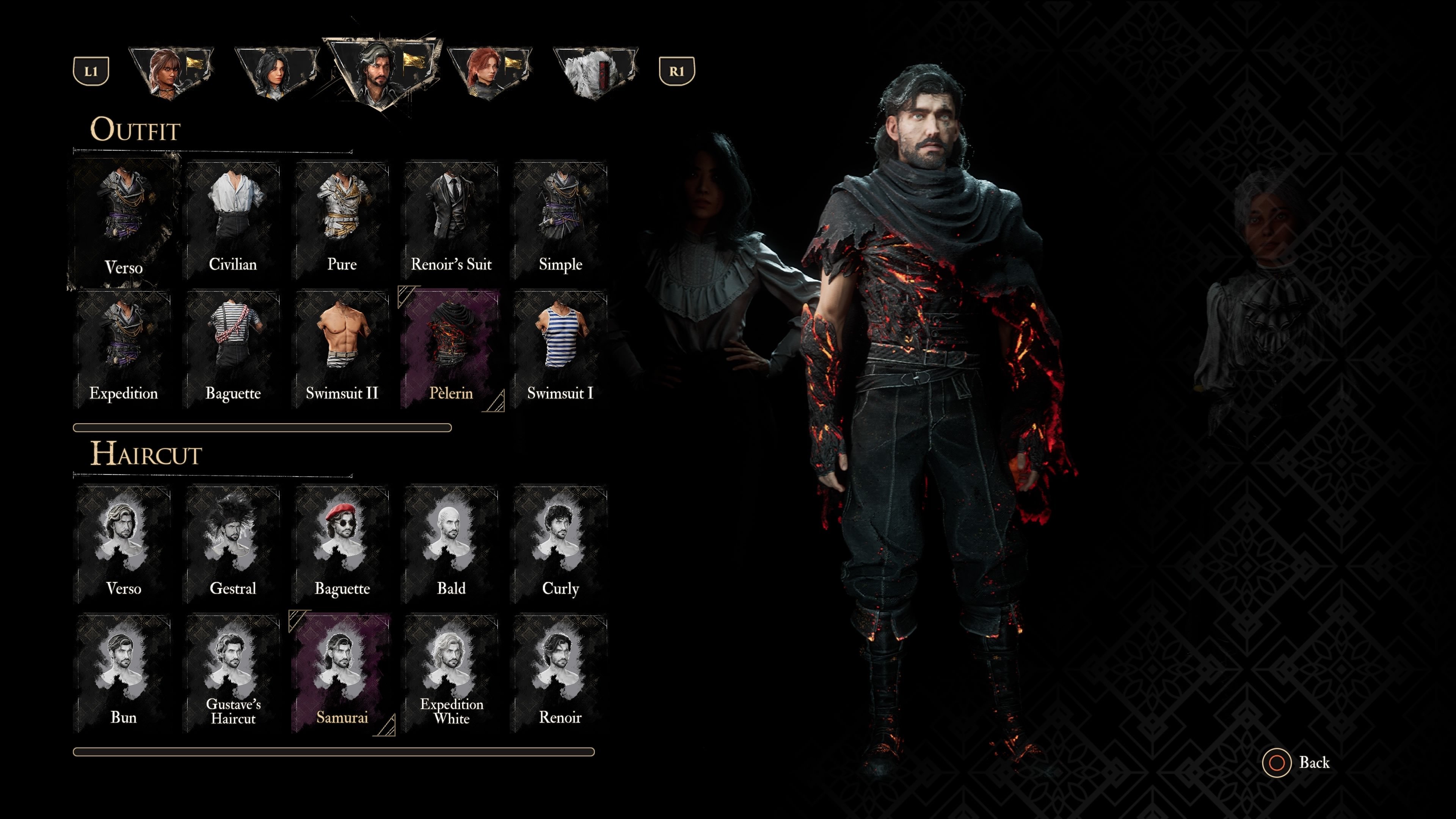Choose the Expedition outfit
The image size is (1456, 819).
click(x=123, y=348)
